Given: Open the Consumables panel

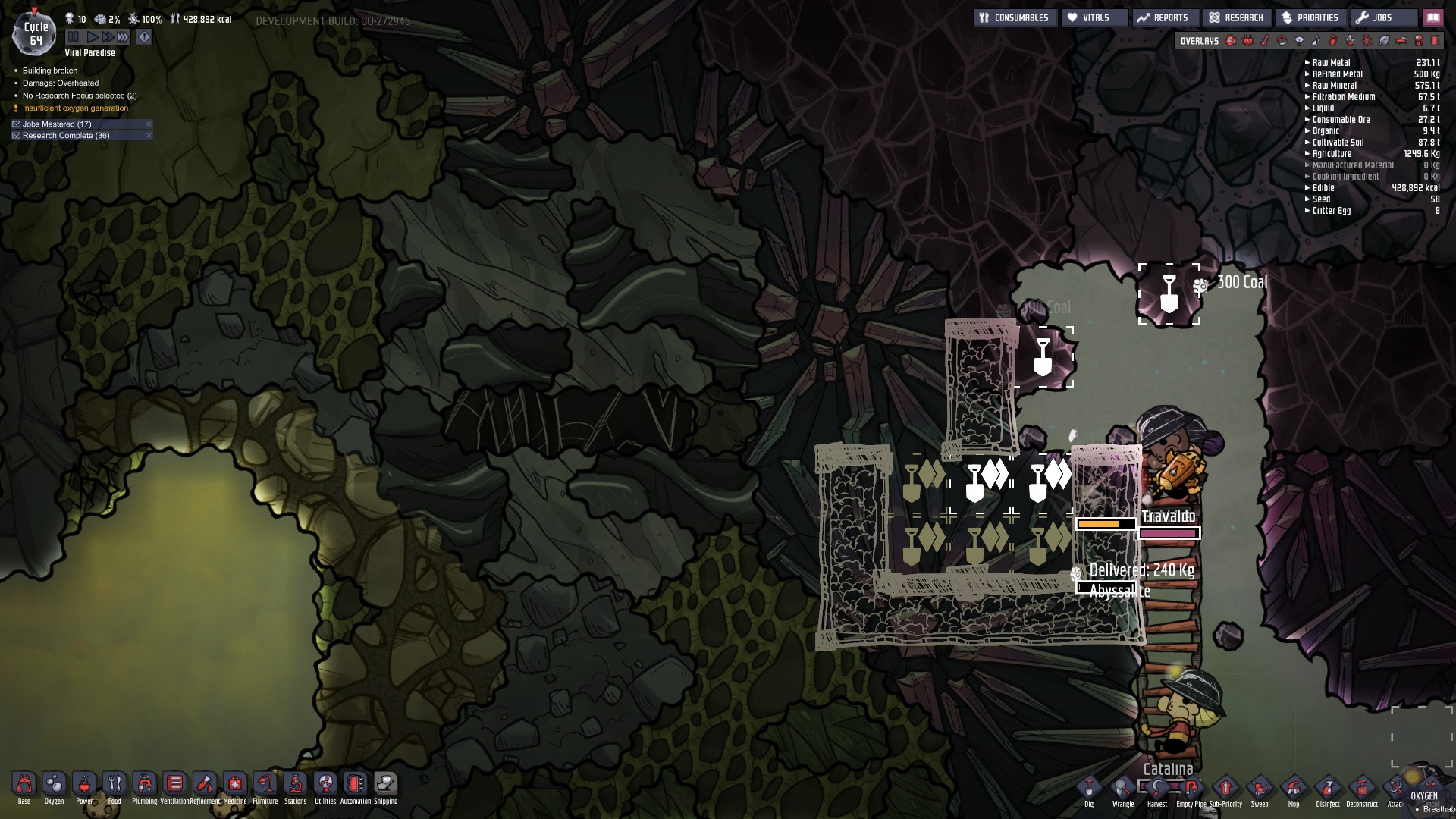Looking at the screenshot, I should (1014, 17).
